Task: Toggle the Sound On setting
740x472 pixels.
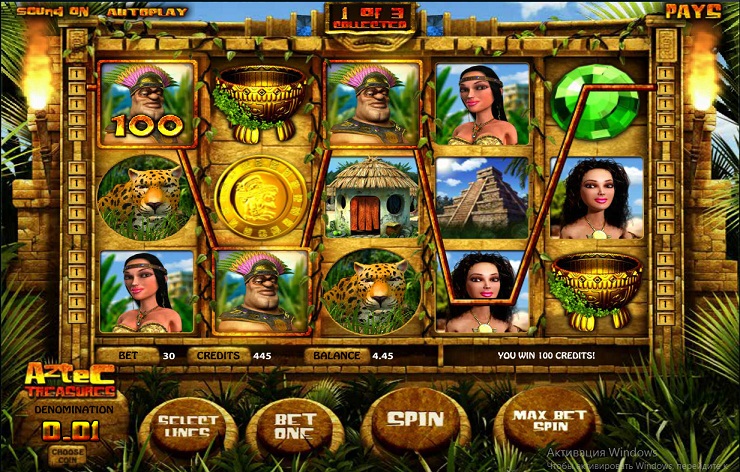Action: (x=45, y=11)
